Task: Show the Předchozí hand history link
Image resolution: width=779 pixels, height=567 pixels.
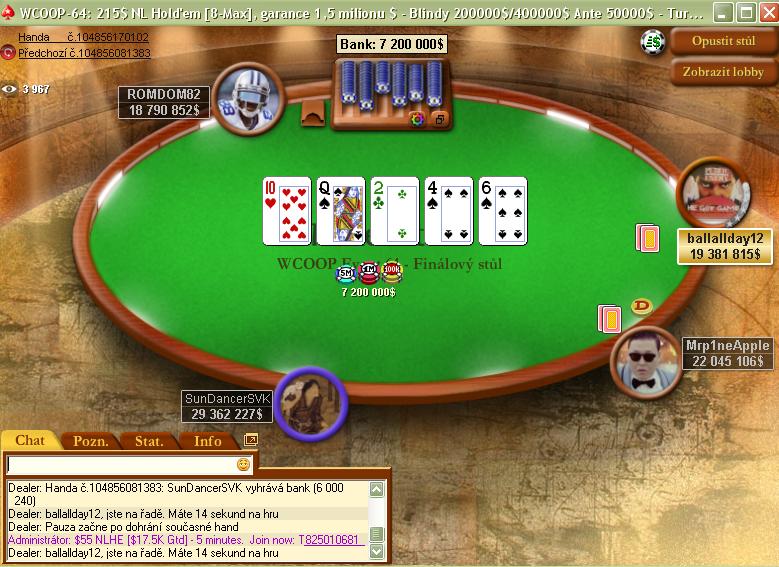Action: click(84, 53)
